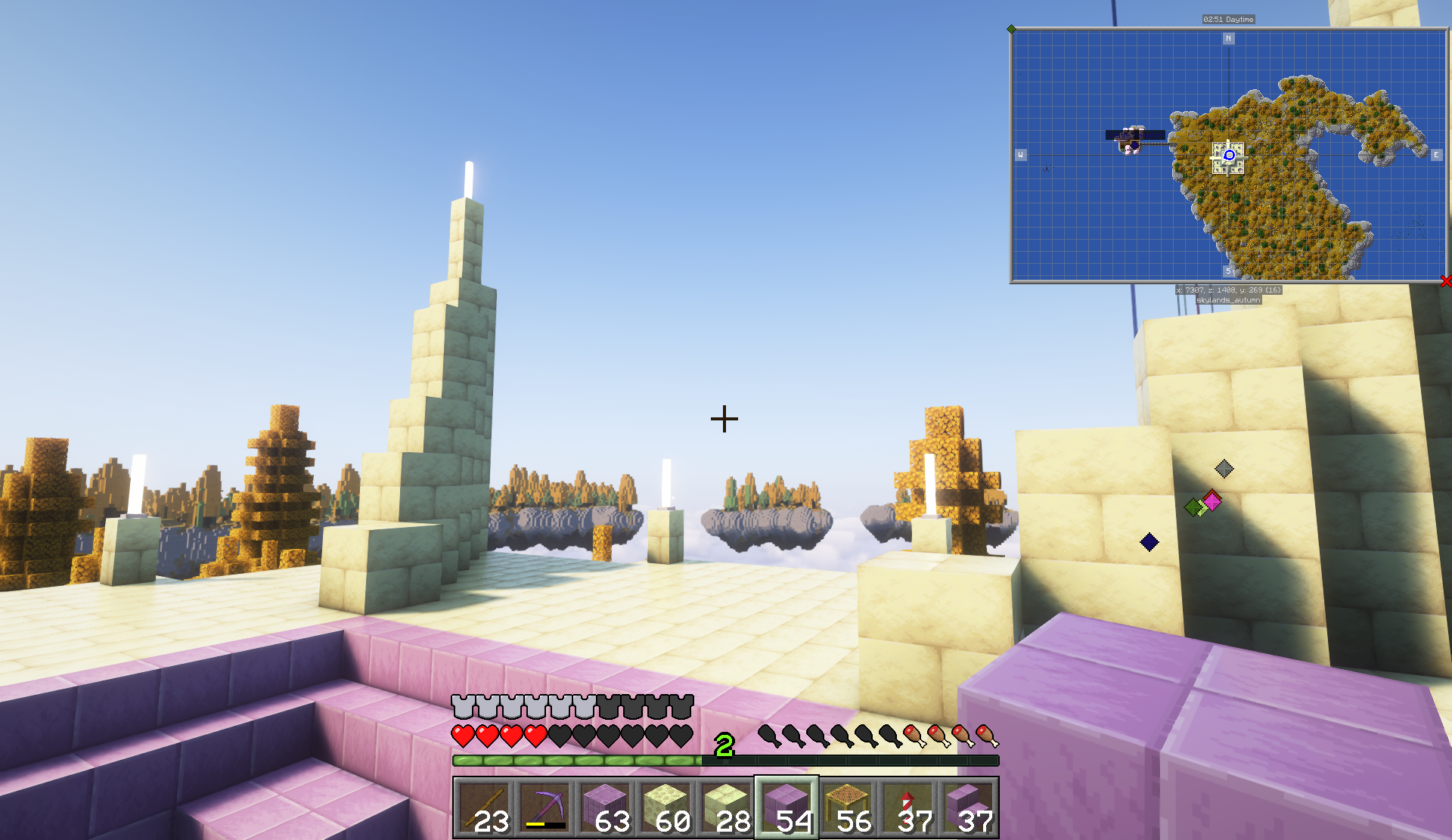The width and height of the screenshot is (1452, 840).
Task: Click the E compass label on the minimap
Action: coord(1436,155)
